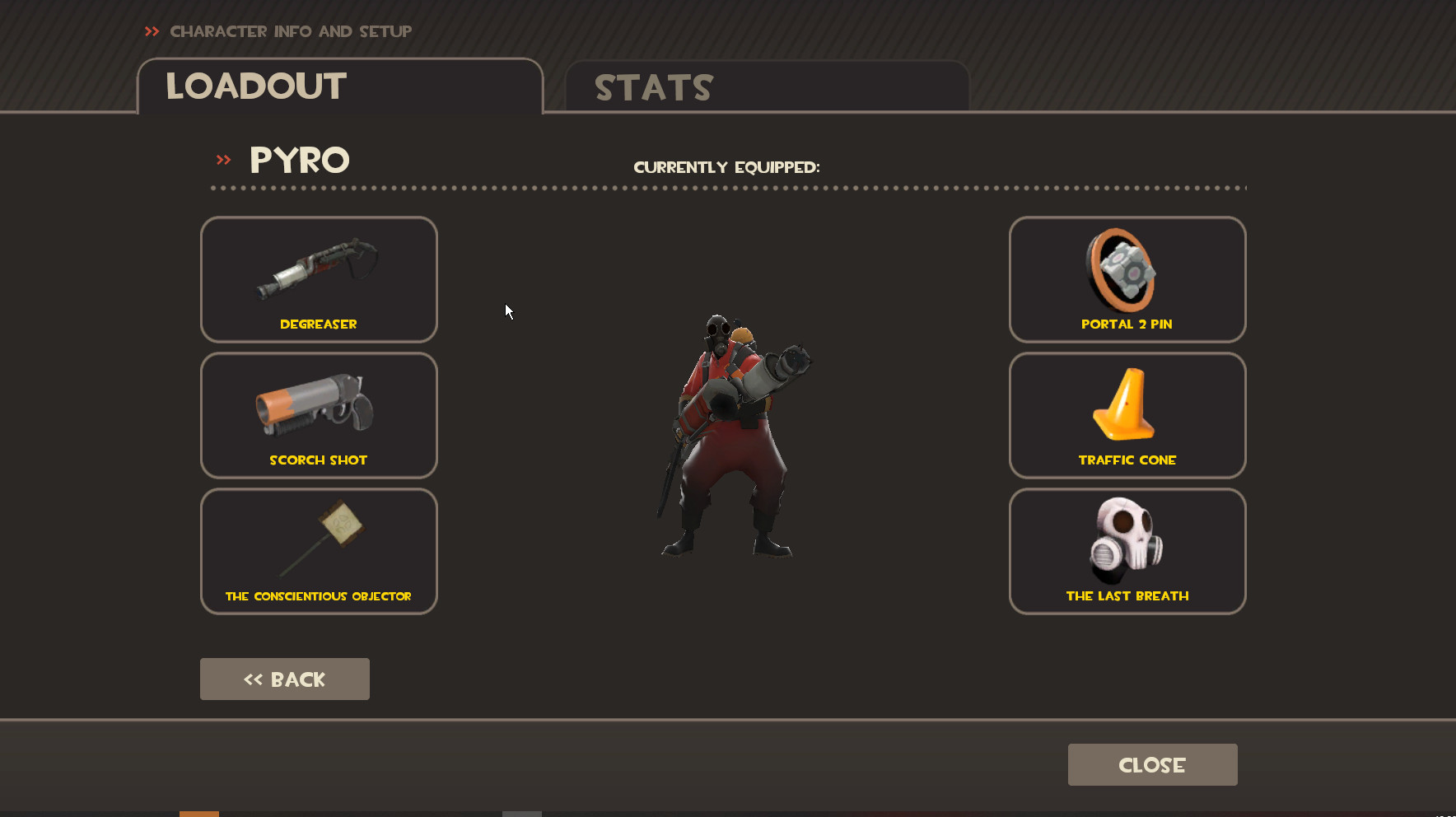Open the Traffic Cone cosmetic slot
Viewport: 1456px width, 817px height.
point(1127,416)
